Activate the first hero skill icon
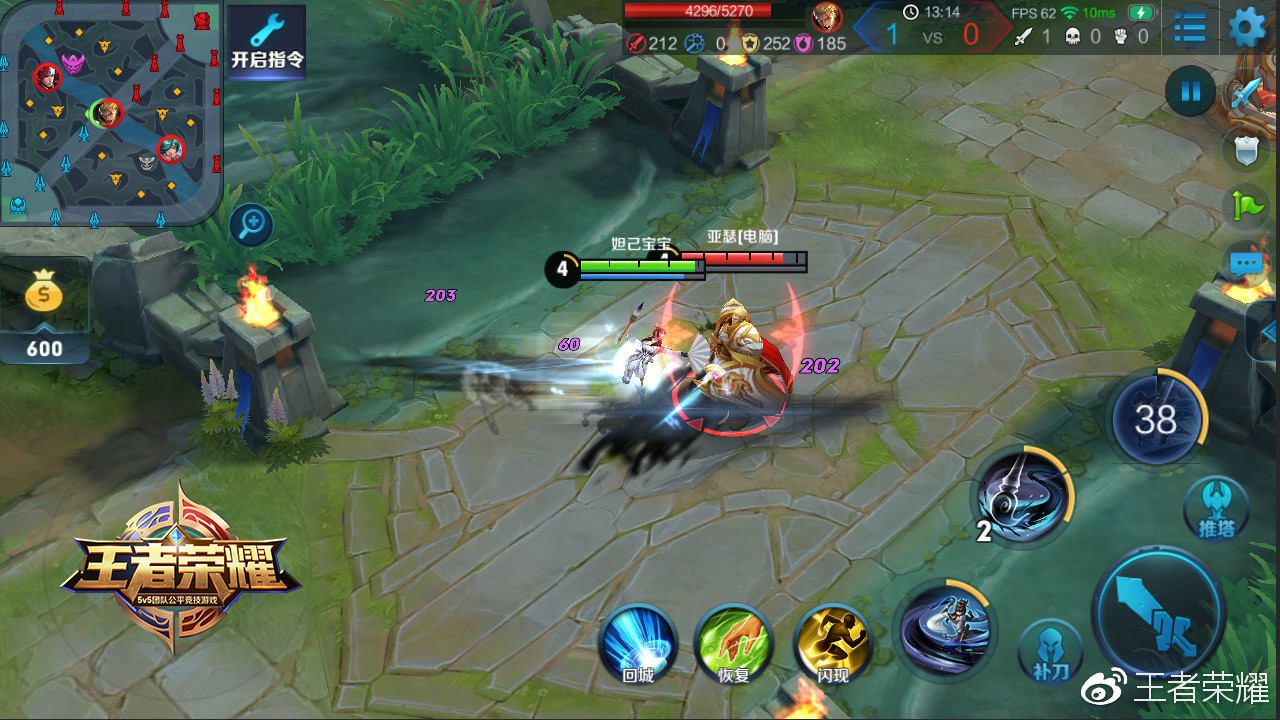1280x720 pixels. [944, 630]
